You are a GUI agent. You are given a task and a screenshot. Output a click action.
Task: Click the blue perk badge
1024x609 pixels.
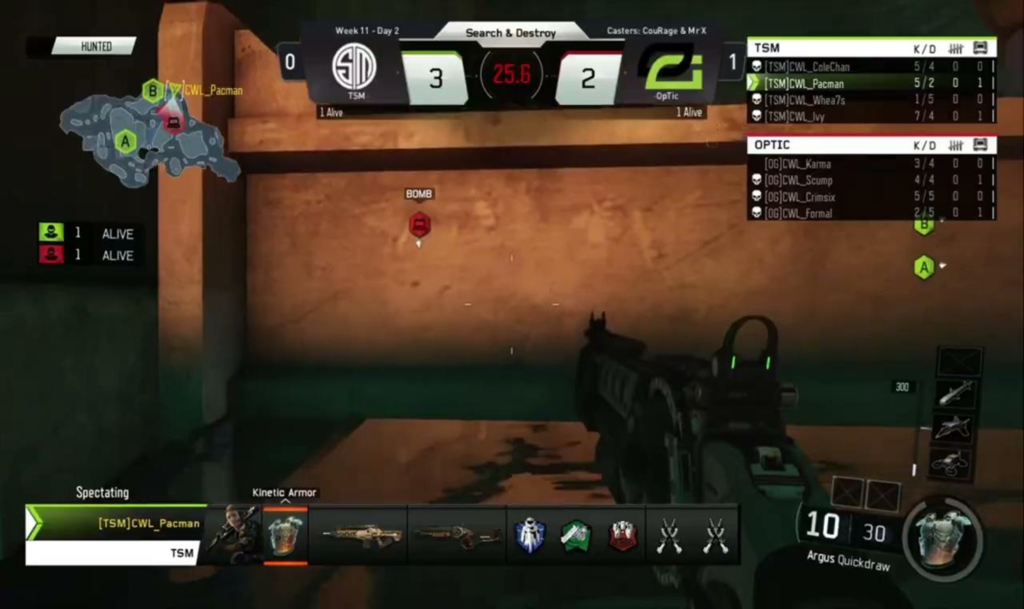529,536
